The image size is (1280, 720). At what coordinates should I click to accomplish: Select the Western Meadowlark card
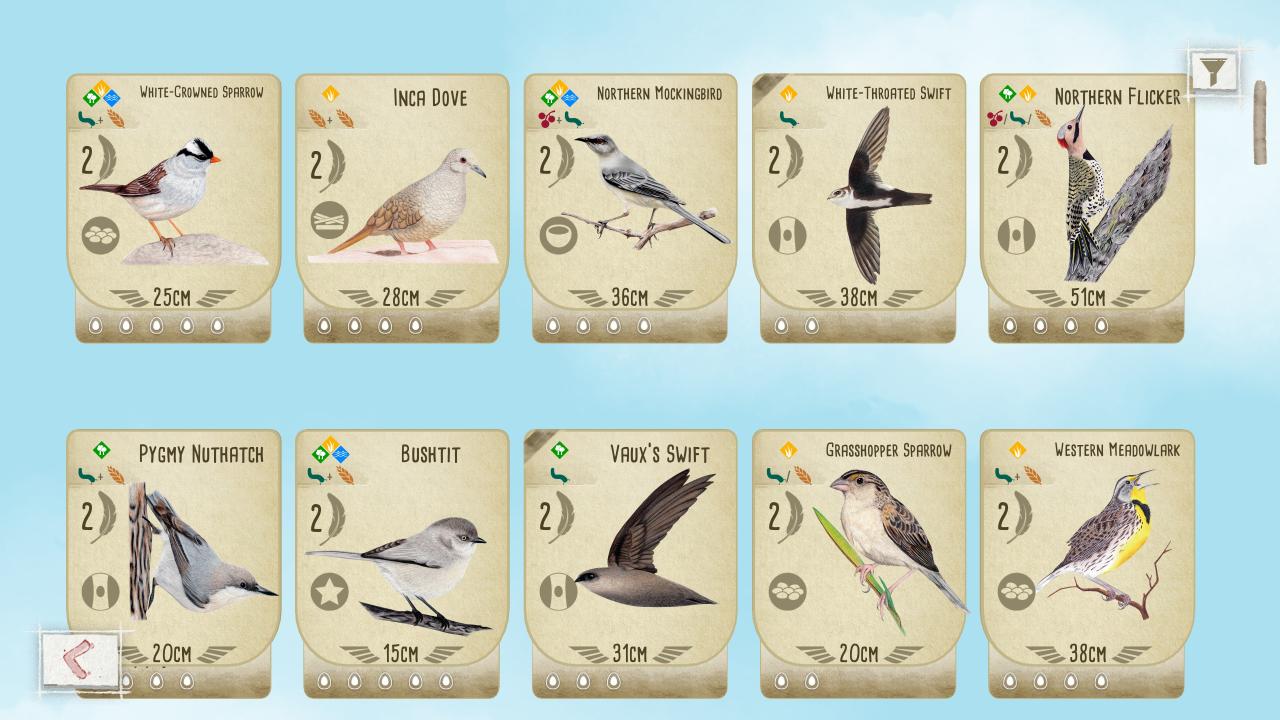click(1087, 555)
